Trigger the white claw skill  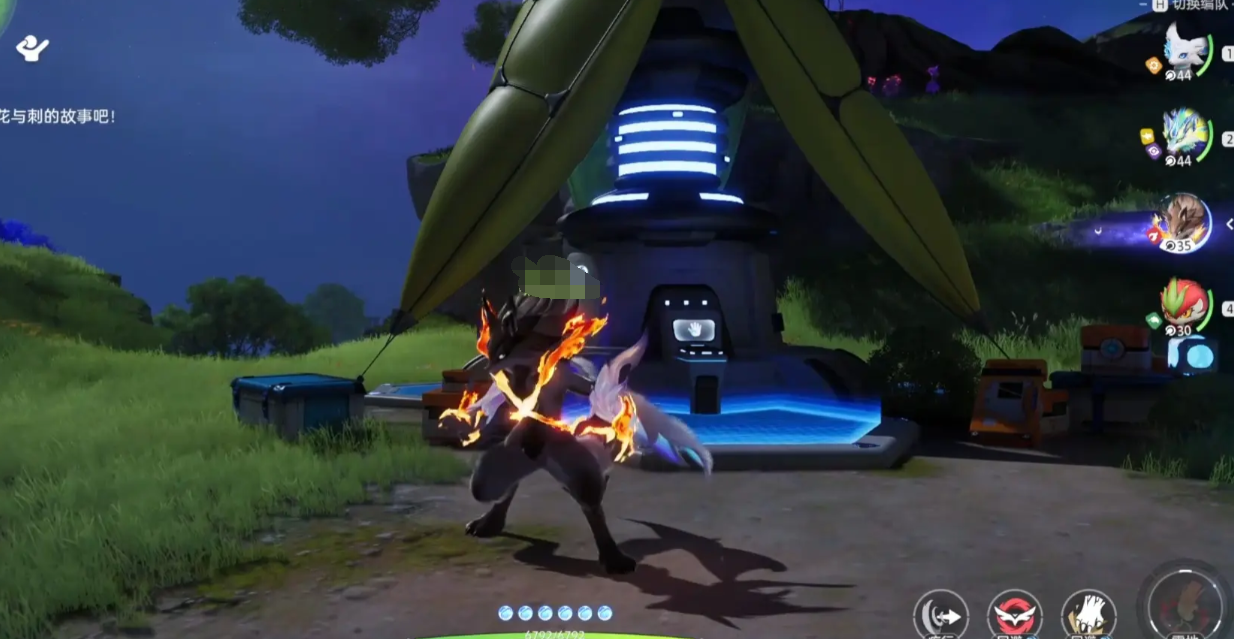(x=1088, y=614)
